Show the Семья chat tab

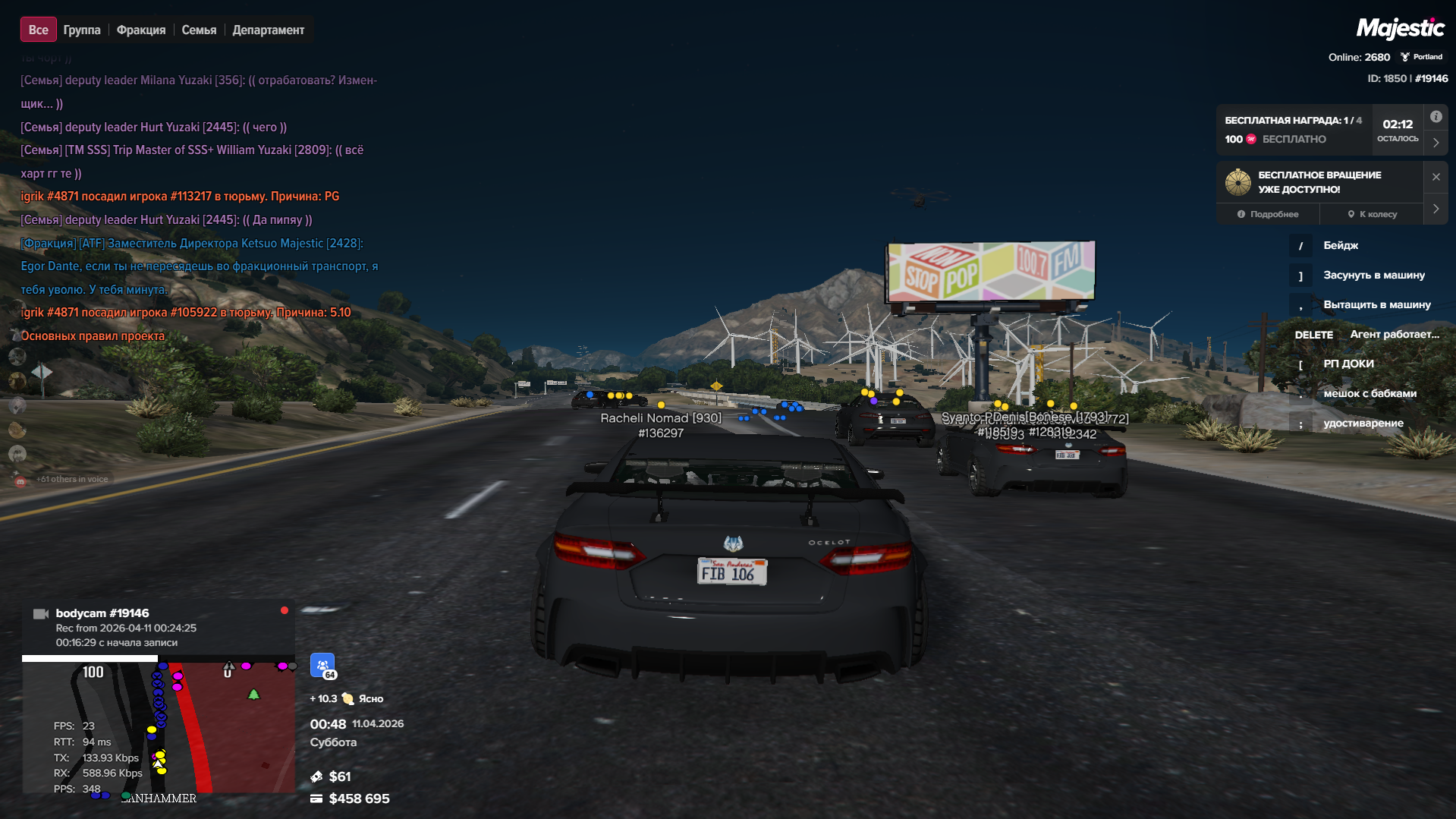click(x=199, y=30)
